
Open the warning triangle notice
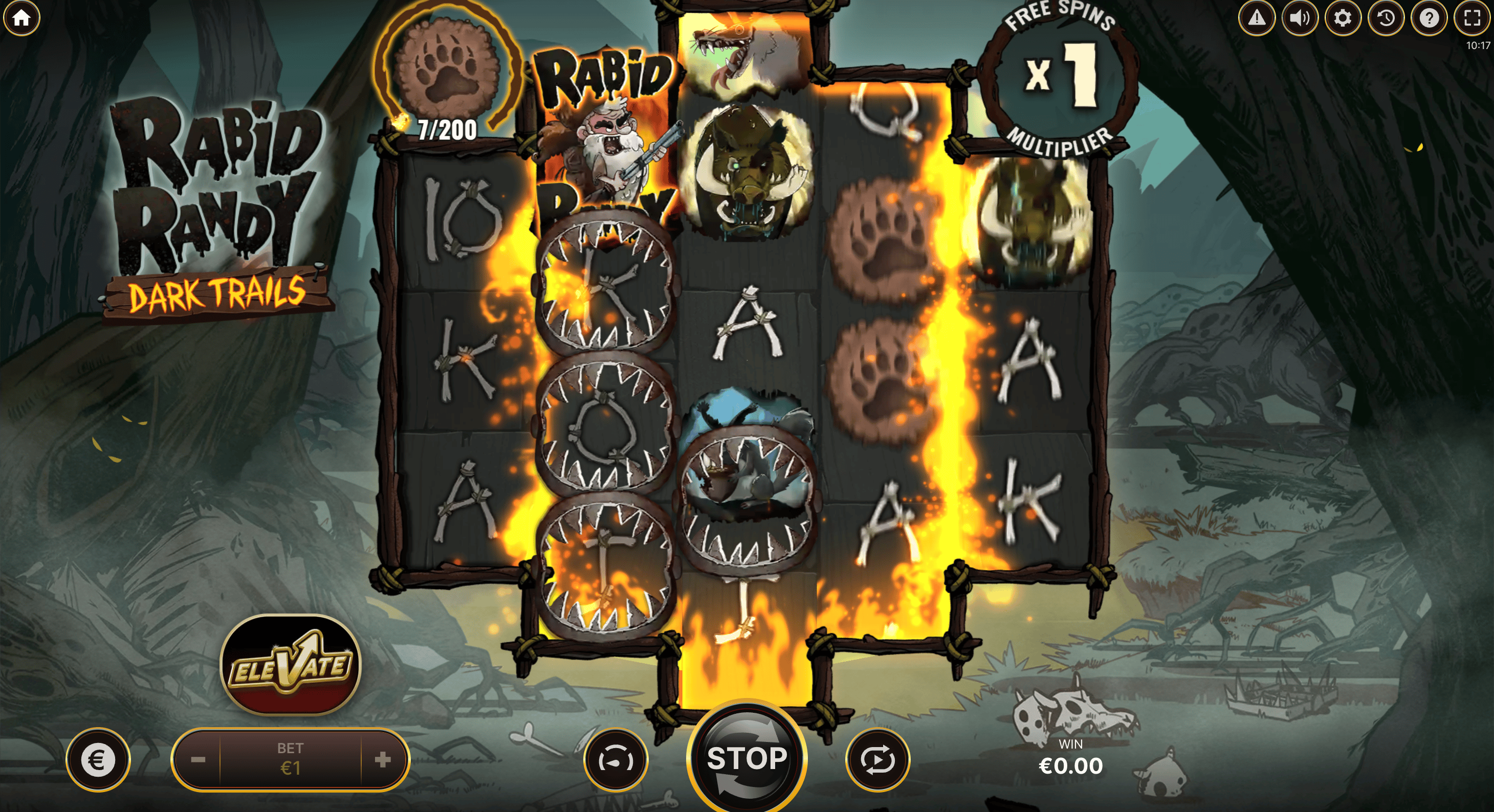click(1256, 18)
